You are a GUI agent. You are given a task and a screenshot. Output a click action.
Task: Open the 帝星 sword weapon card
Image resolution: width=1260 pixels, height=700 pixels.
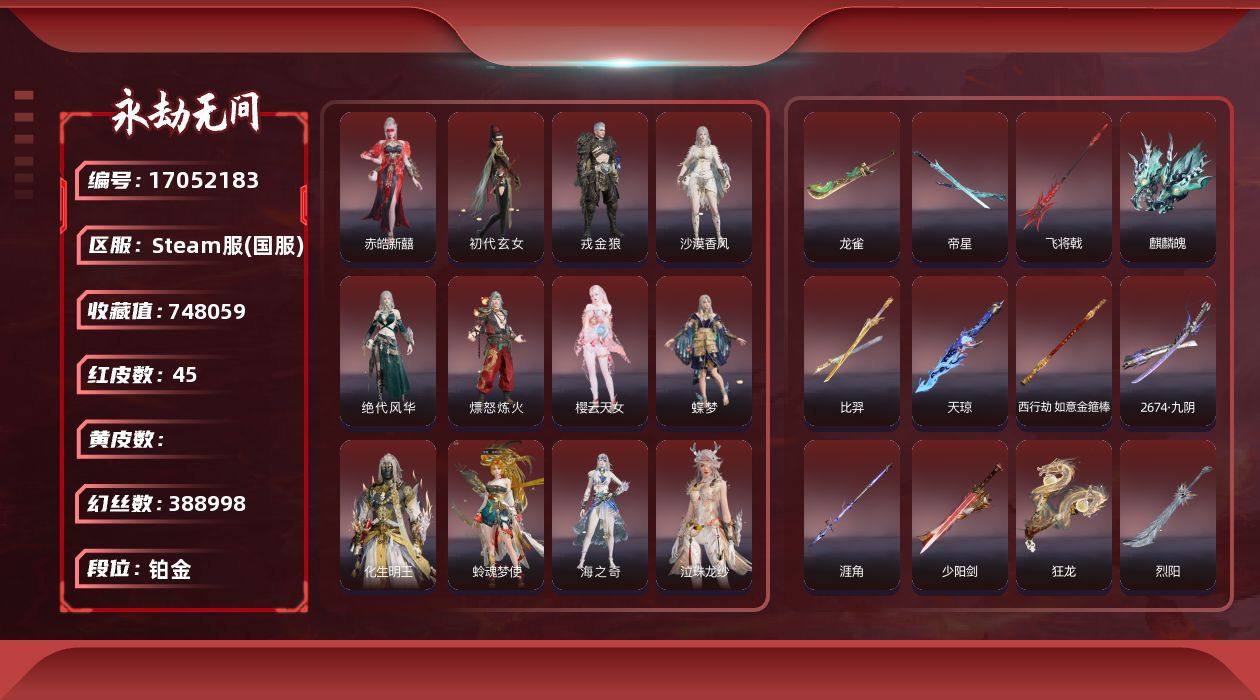click(x=960, y=186)
